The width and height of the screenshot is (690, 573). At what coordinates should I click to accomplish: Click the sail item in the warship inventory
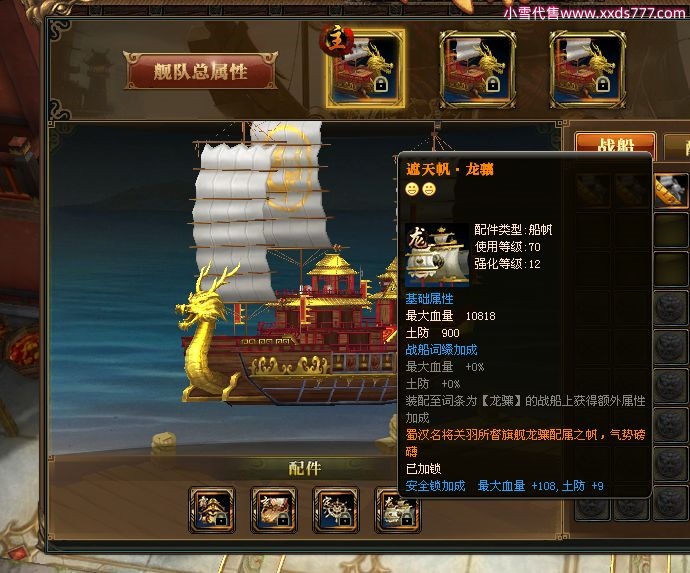[670, 189]
